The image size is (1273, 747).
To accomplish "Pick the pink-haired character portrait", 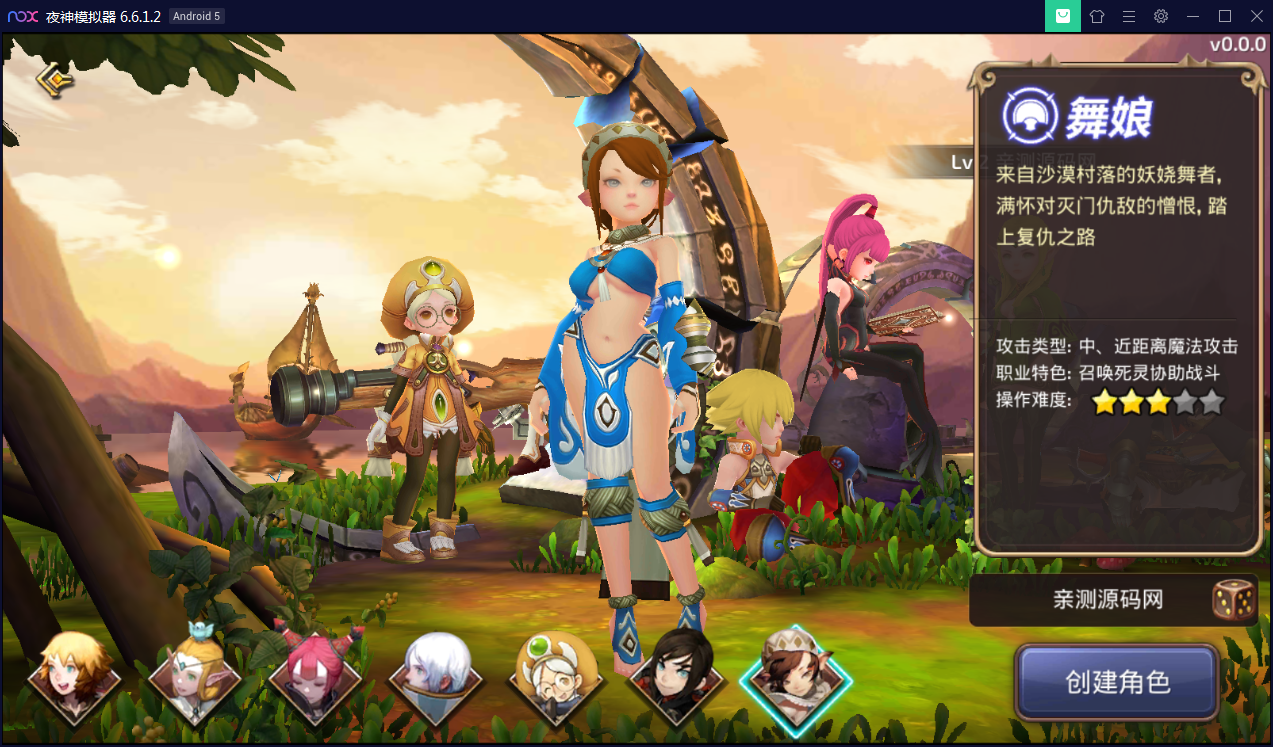I will click(315, 678).
